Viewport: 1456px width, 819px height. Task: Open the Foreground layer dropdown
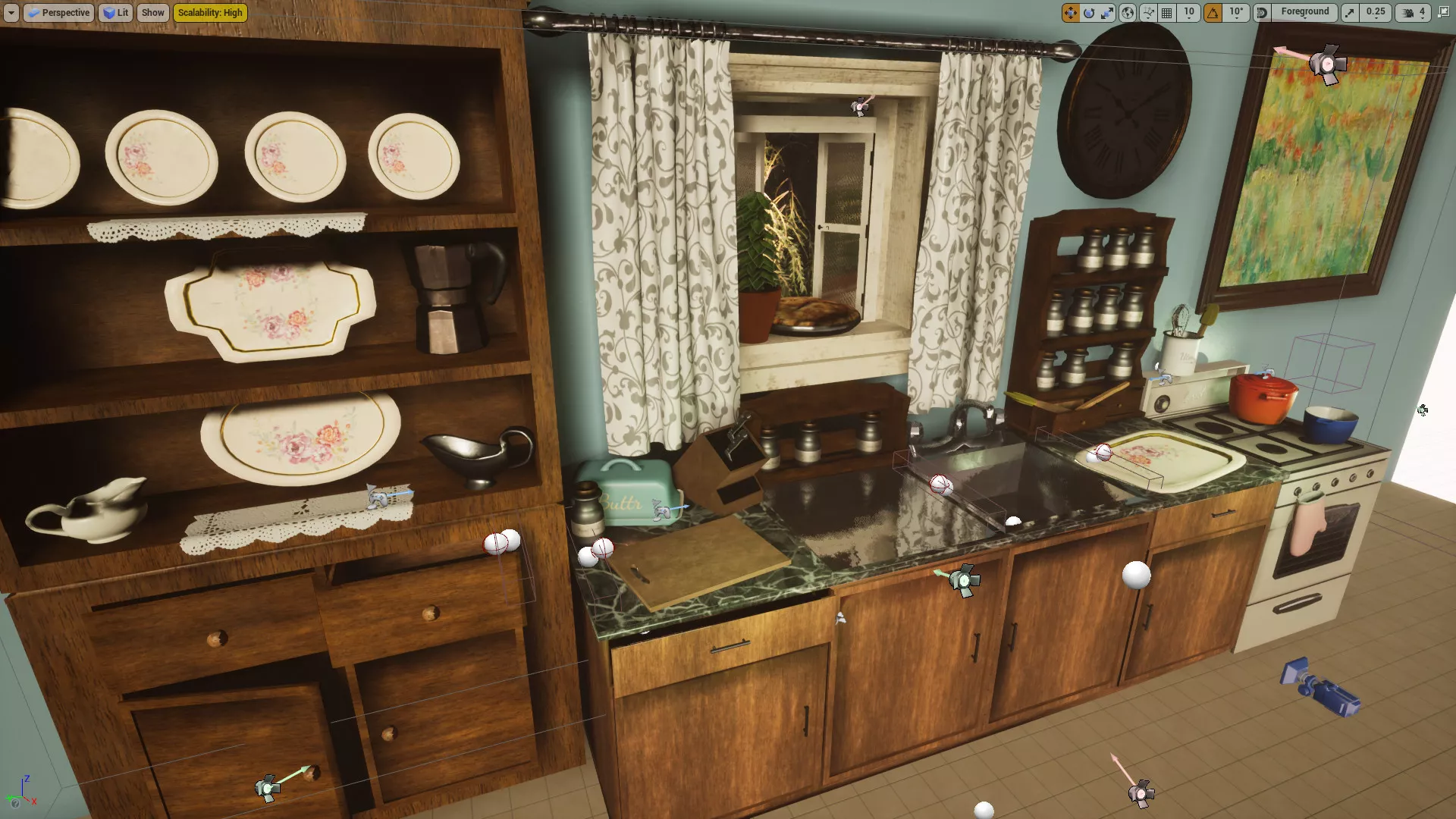(x=1304, y=13)
